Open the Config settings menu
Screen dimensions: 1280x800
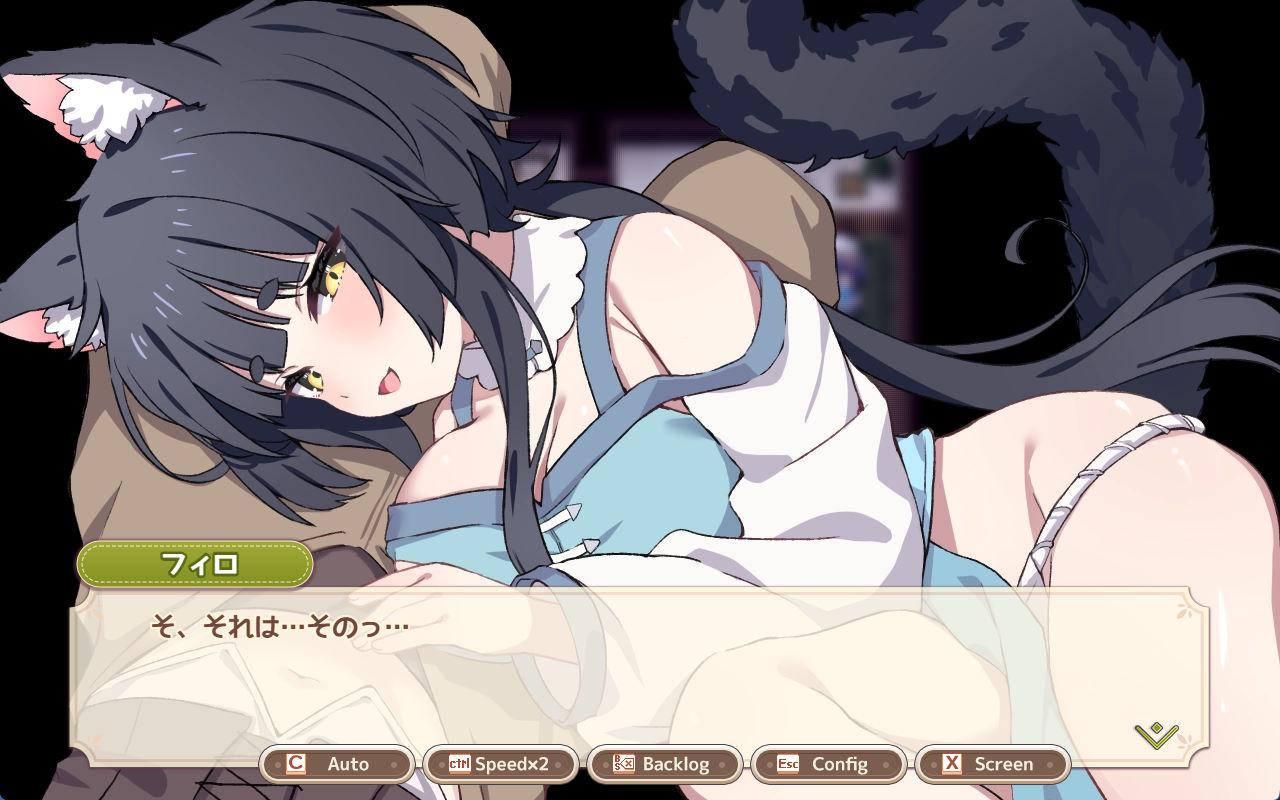[828, 764]
